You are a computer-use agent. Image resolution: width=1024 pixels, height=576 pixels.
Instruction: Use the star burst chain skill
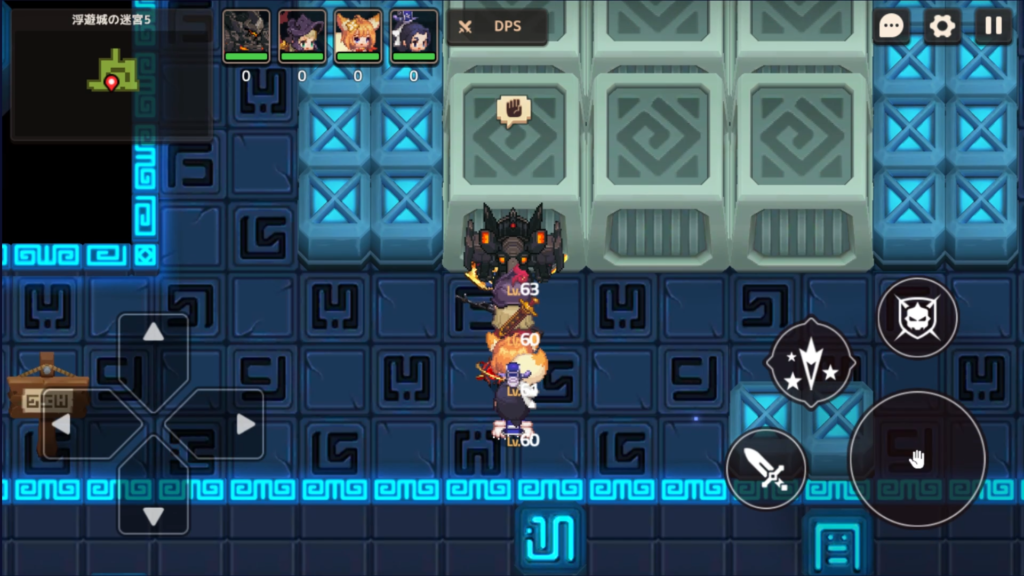coord(811,362)
